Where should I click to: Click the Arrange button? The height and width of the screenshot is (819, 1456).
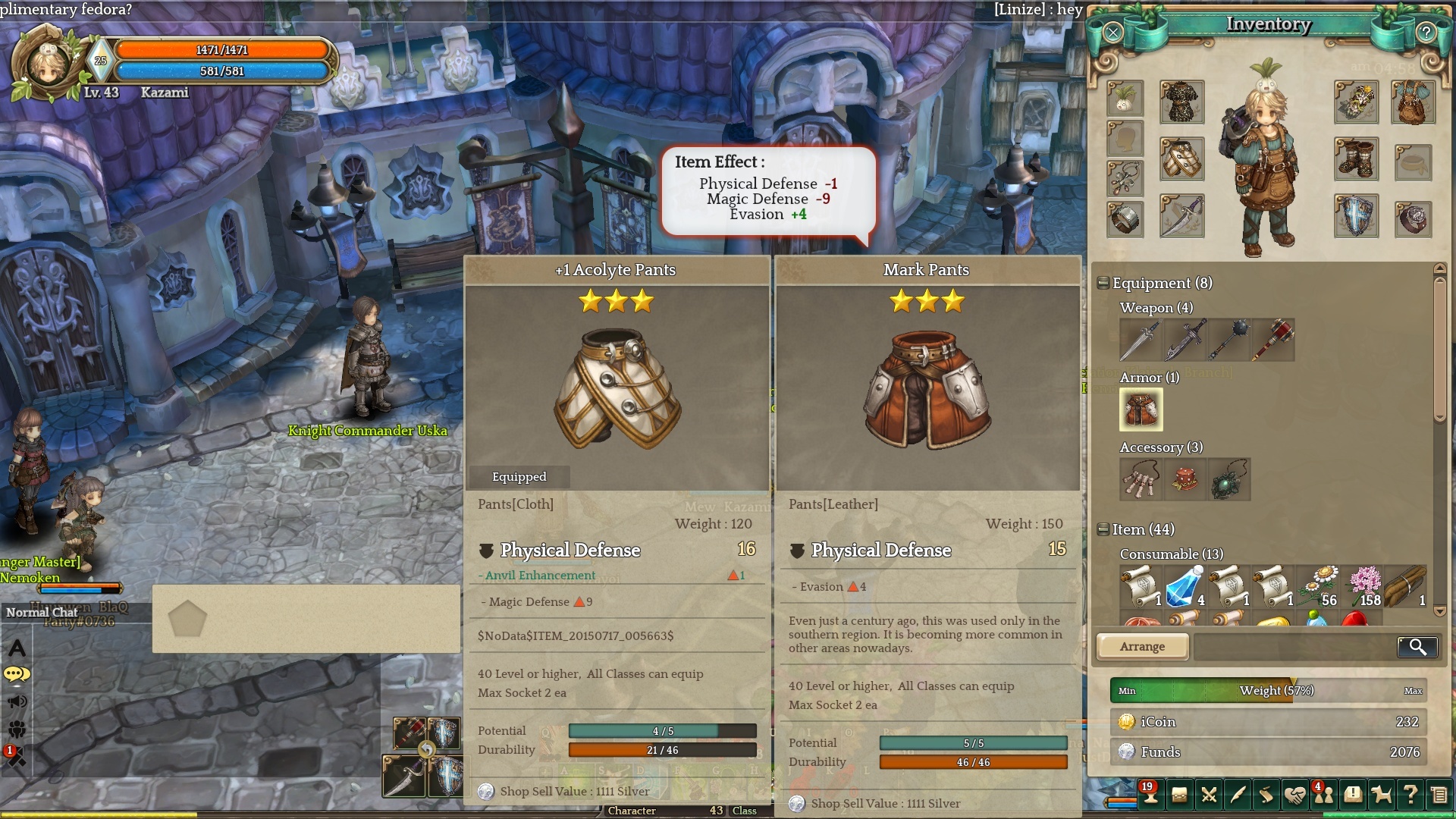[1142, 646]
